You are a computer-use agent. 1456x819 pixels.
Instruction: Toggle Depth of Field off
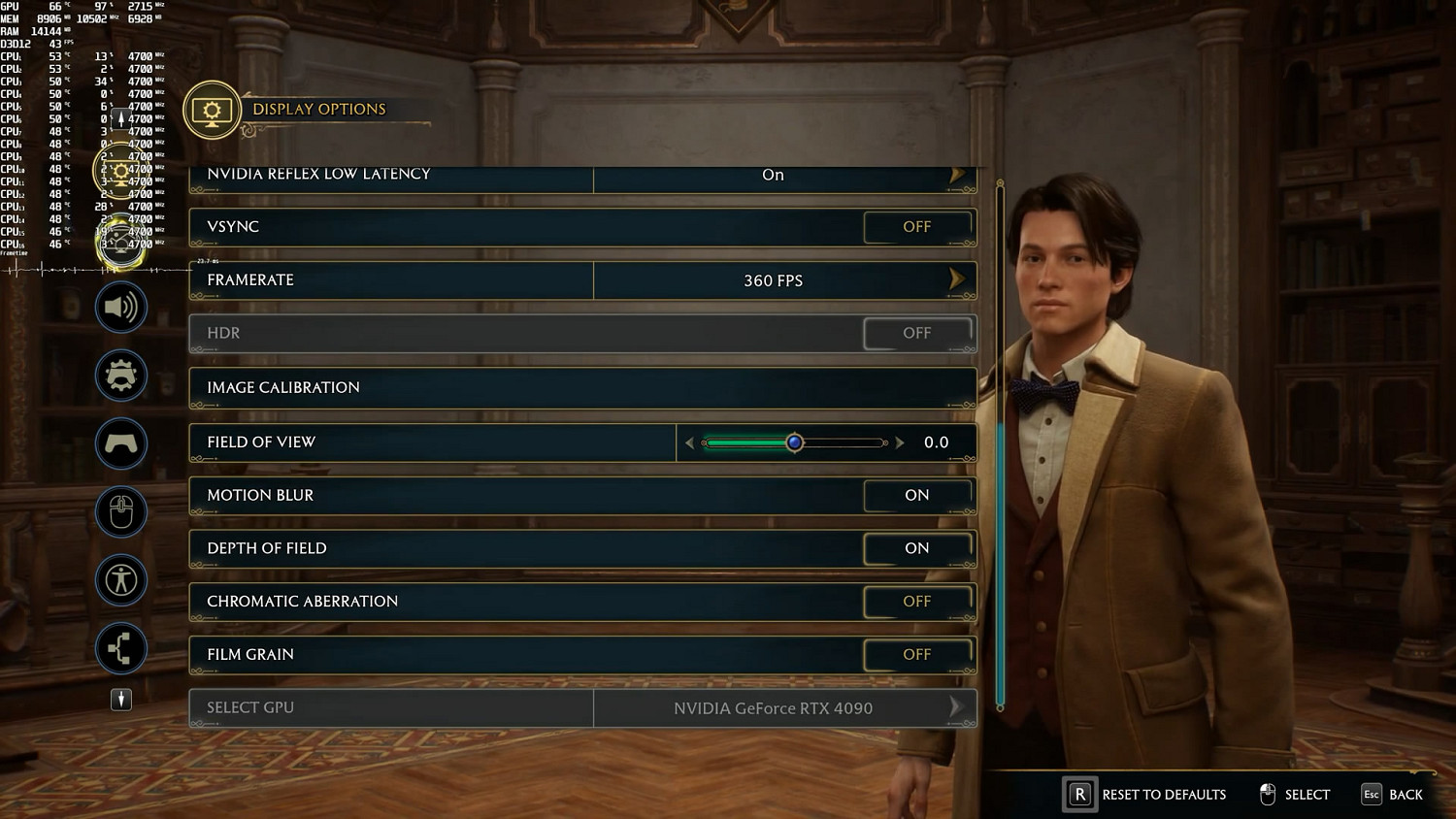coord(916,548)
